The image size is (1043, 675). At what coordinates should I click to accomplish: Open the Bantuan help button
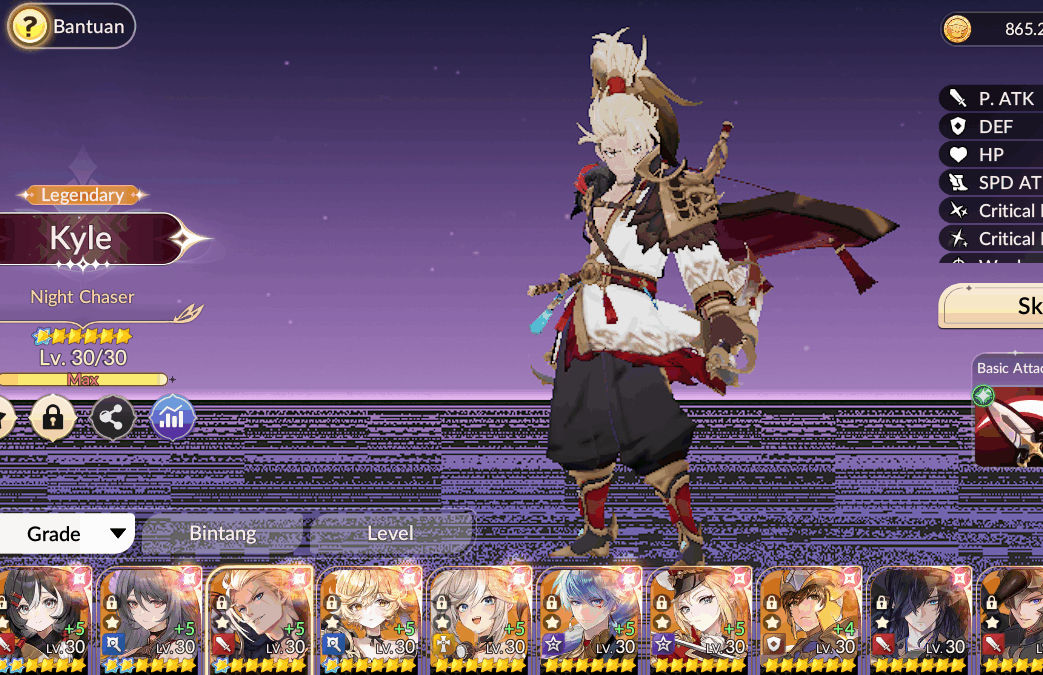click(70, 27)
